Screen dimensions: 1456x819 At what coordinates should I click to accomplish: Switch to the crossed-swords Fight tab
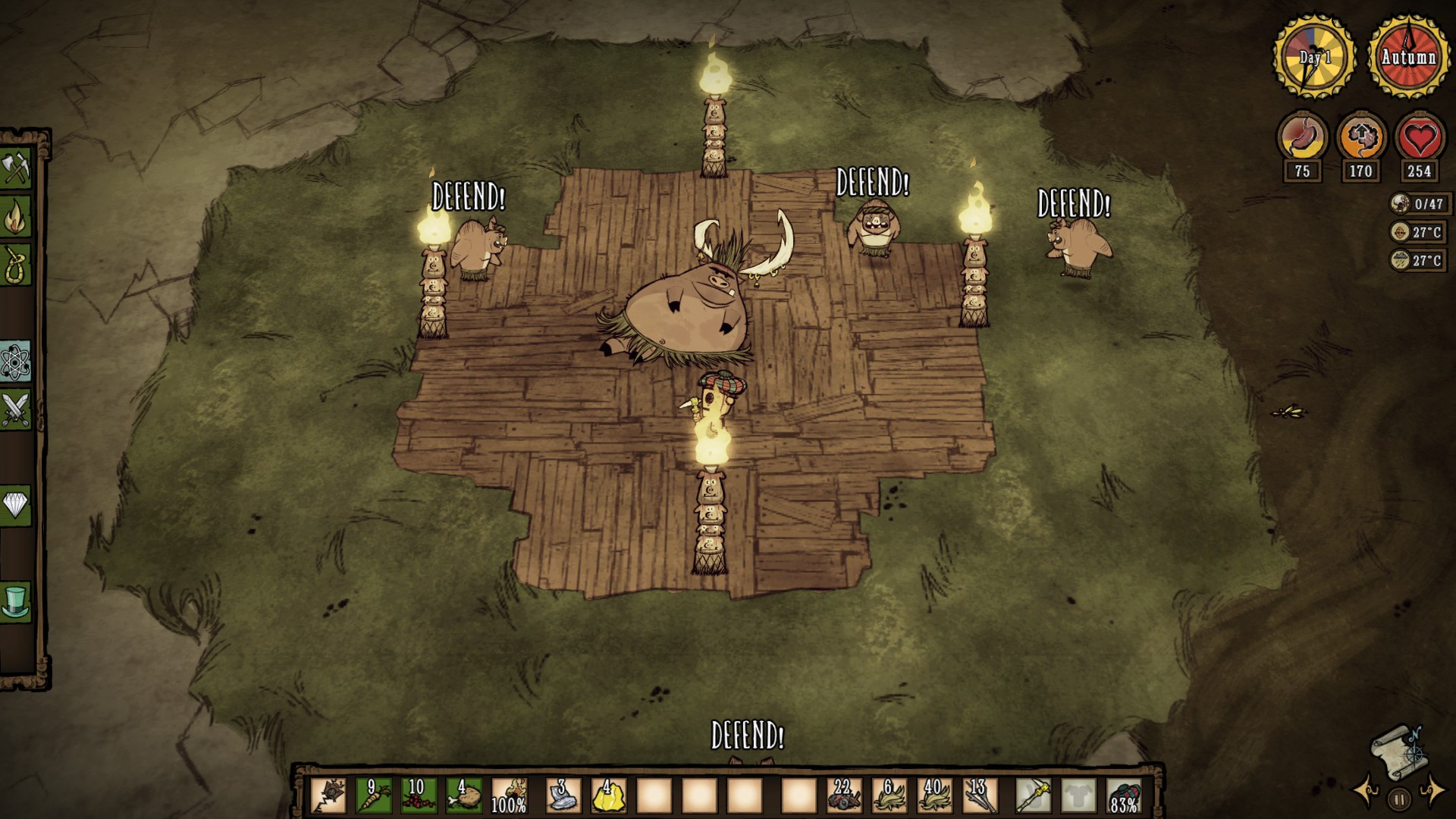pos(15,410)
